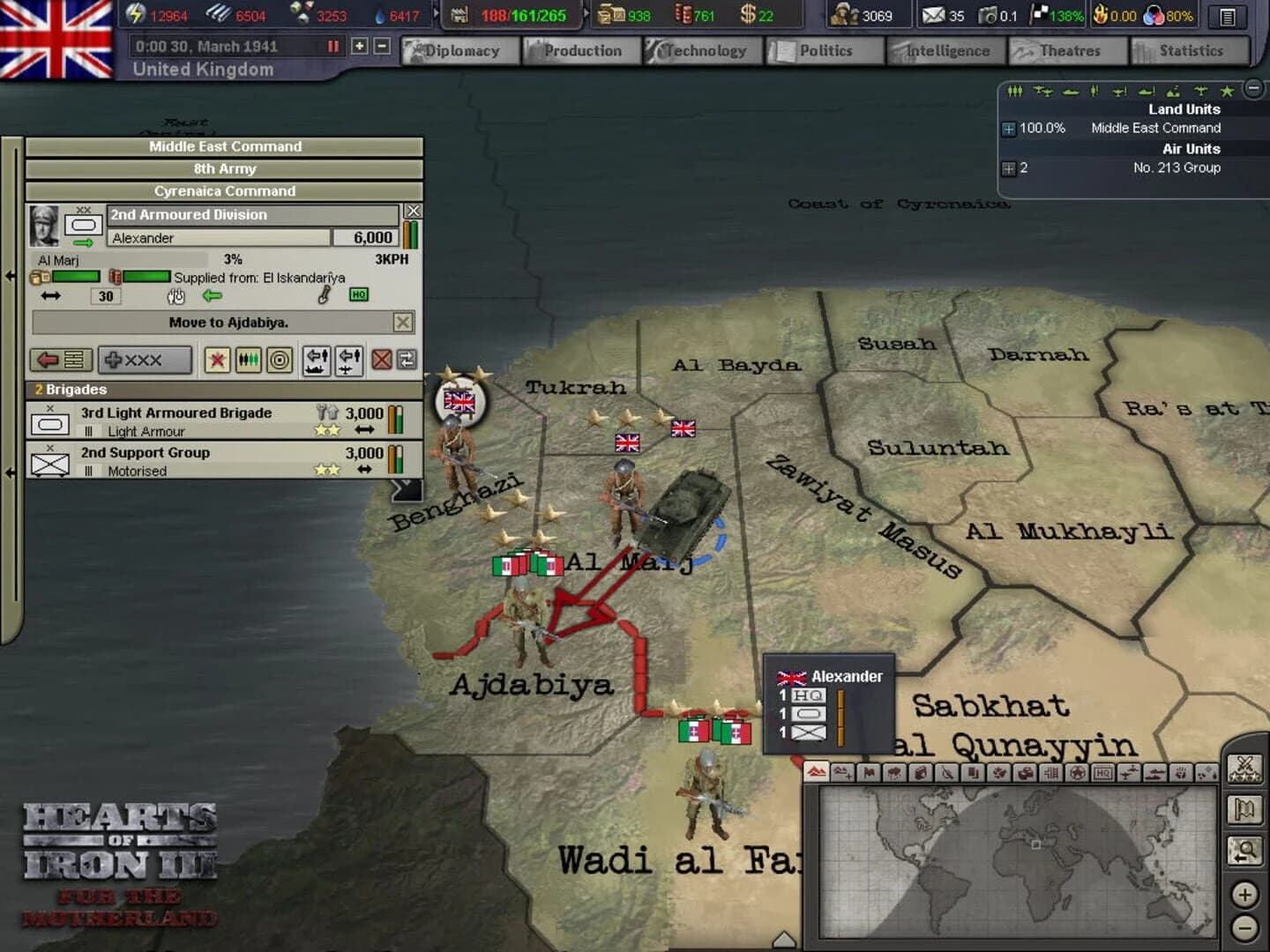Select the weather map mode
Screen dimensions: 1270x952
pos(897,774)
